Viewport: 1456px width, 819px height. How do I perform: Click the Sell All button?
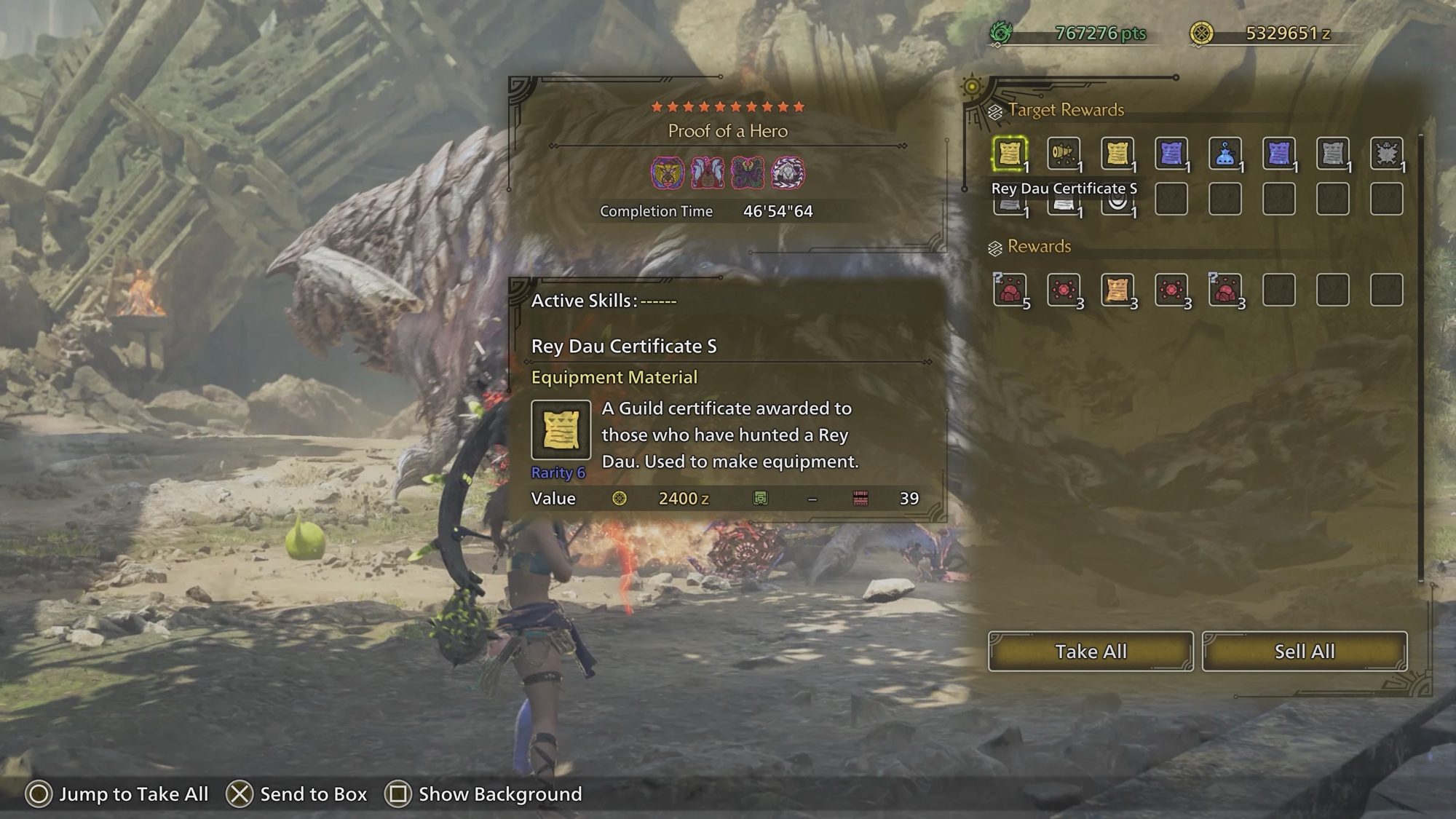pos(1304,651)
